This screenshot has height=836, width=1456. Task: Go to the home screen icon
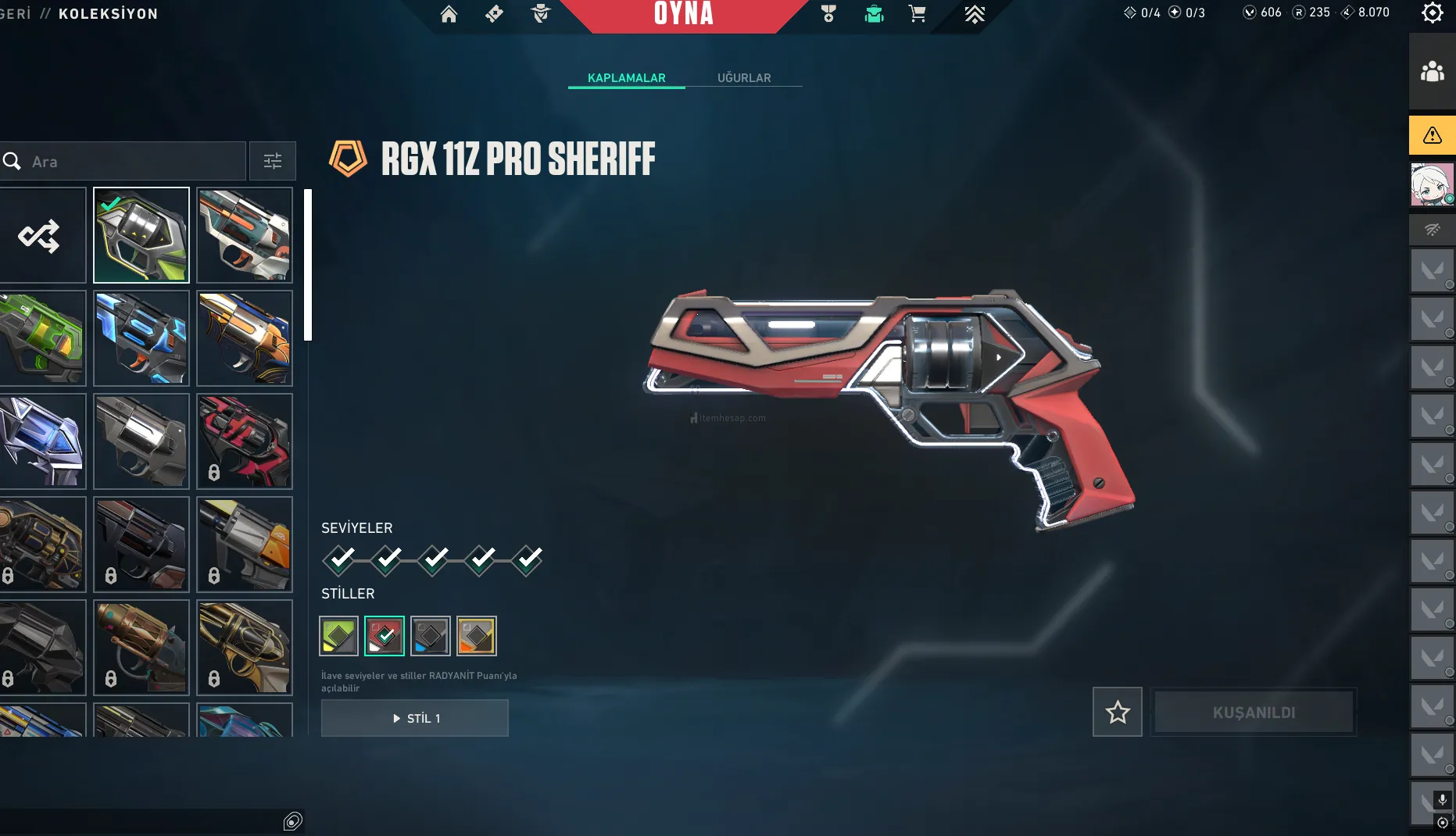coord(449,14)
